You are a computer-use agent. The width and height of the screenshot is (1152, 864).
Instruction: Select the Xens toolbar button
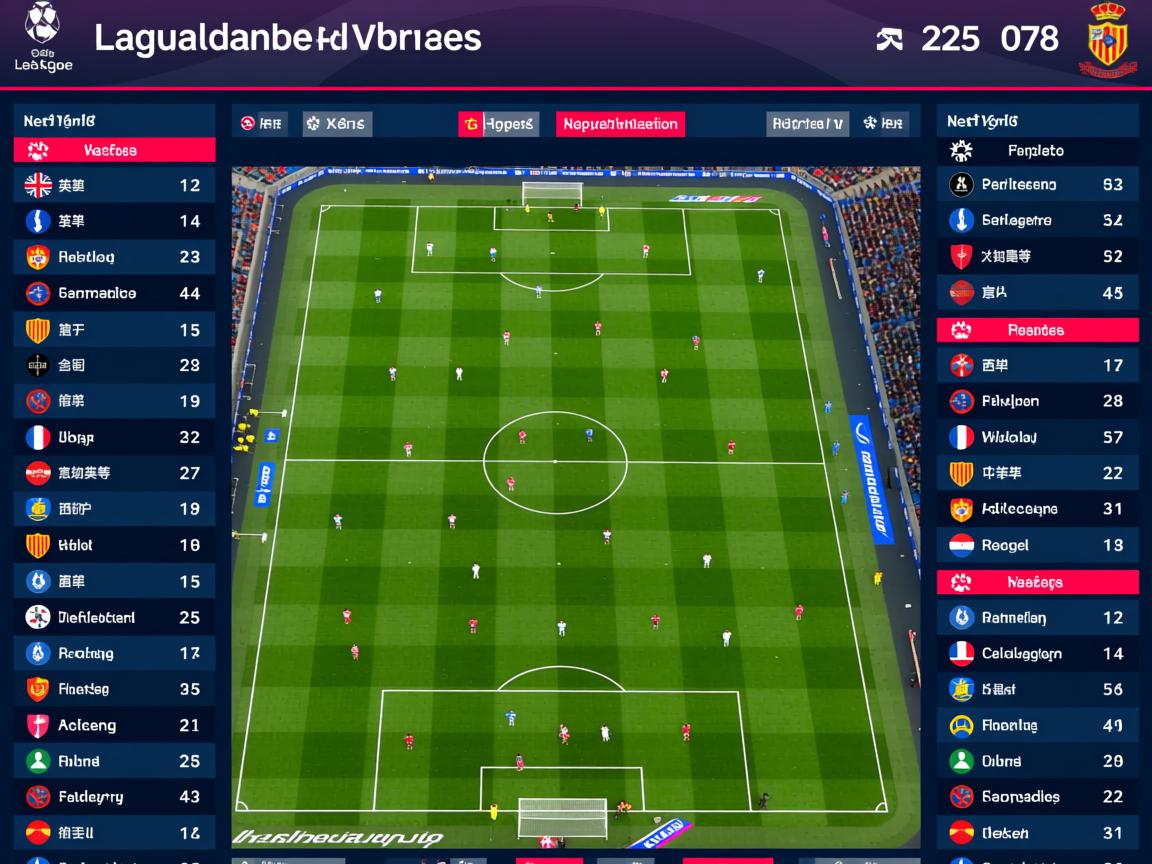click(x=337, y=124)
